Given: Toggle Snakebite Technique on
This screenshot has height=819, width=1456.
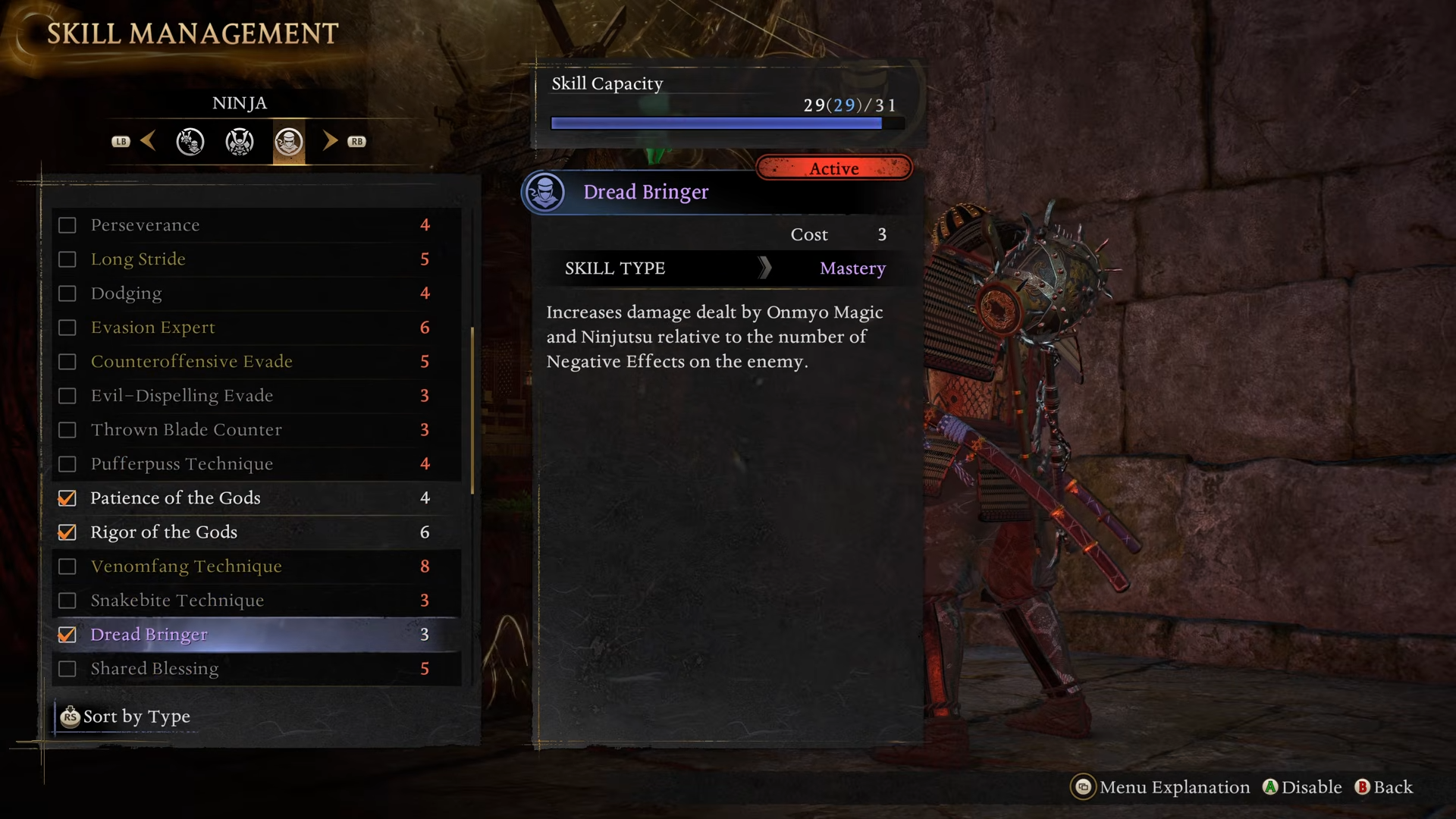Looking at the screenshot, I should [67, 601].
